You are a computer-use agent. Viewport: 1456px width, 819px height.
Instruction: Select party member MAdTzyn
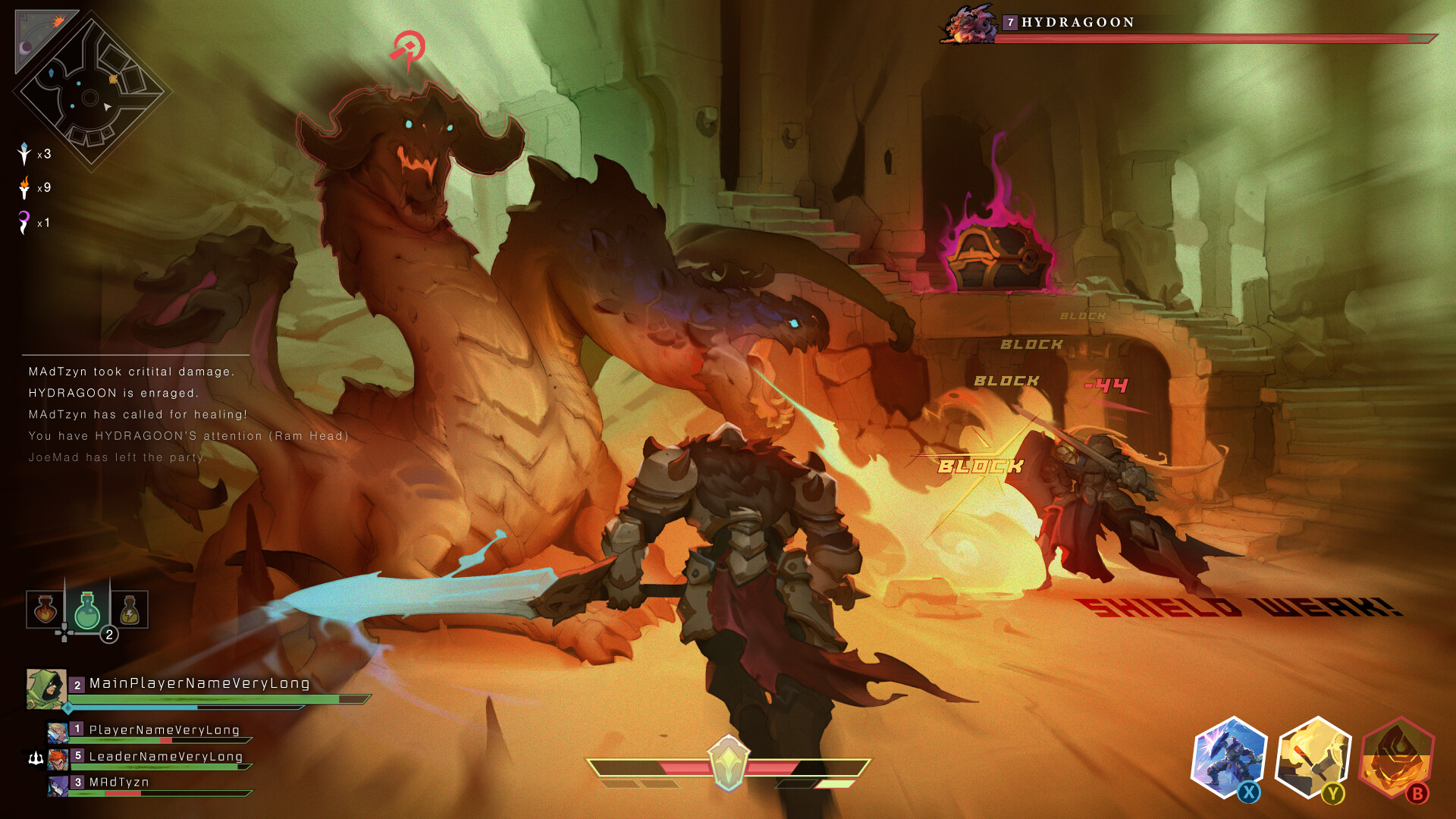pyautogui.click(x=119, y=783)
